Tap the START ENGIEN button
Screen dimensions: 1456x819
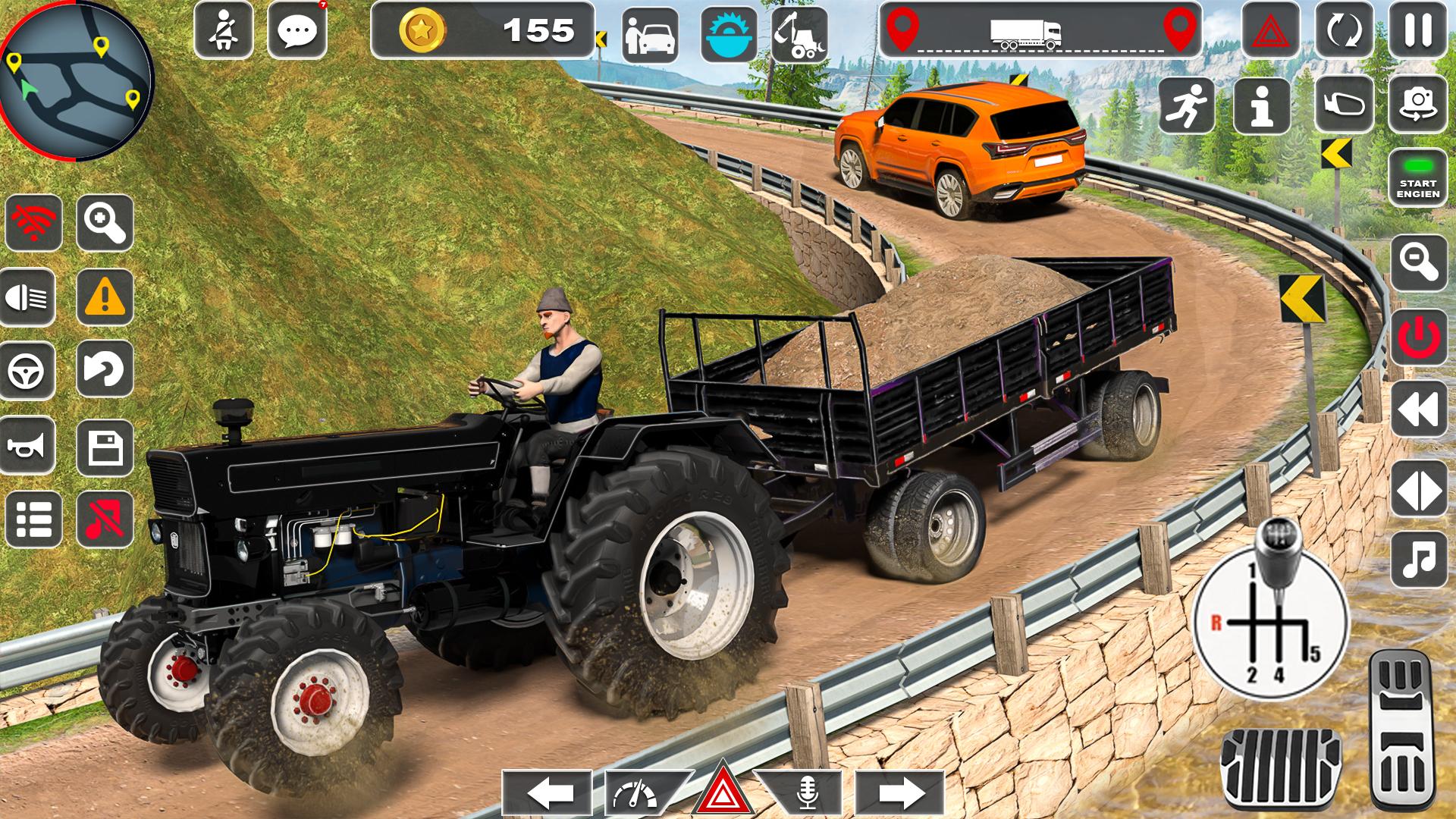(x=1417, y=178)
